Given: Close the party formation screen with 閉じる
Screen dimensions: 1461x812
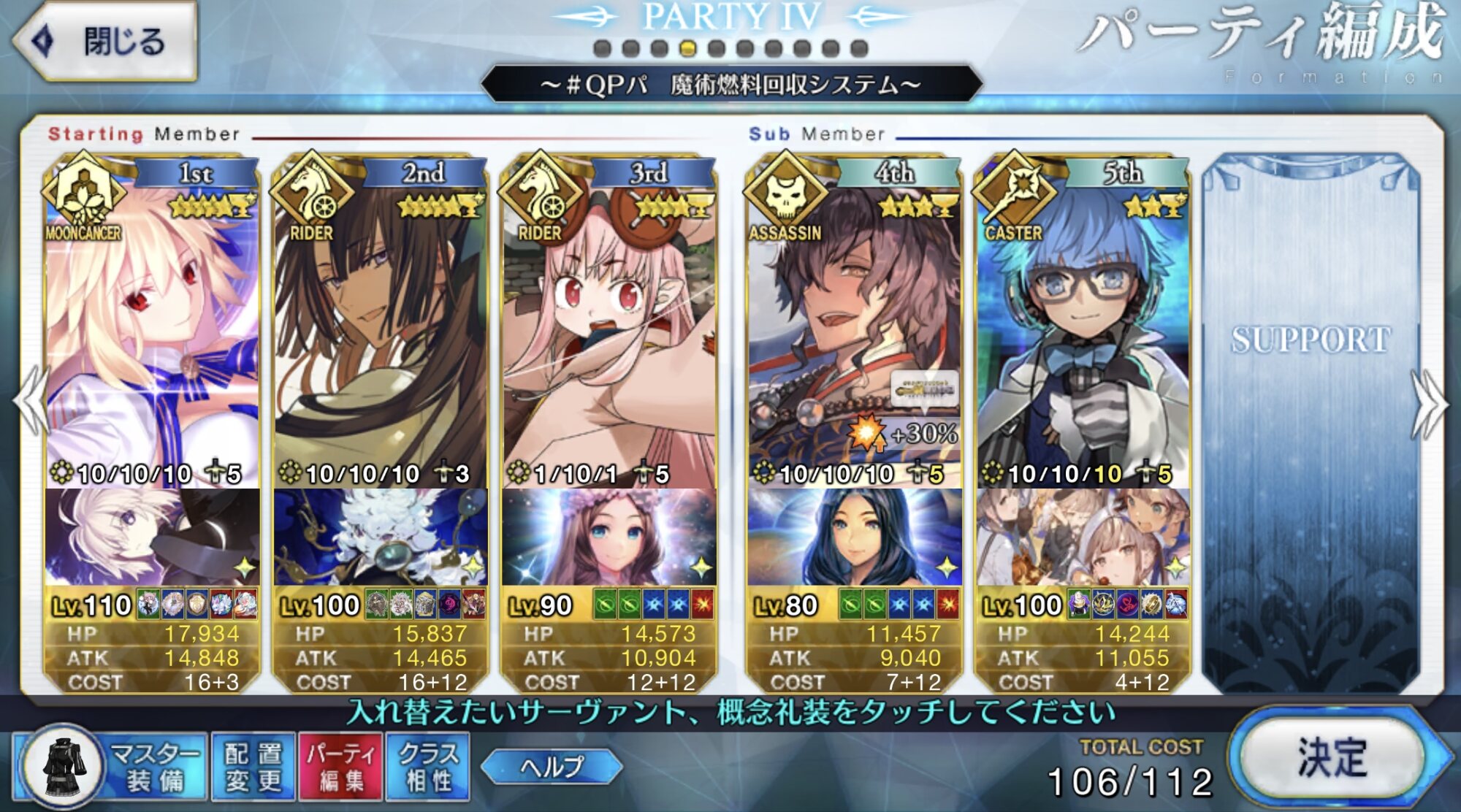Looking at the screenshot, I should pos(106,41).
